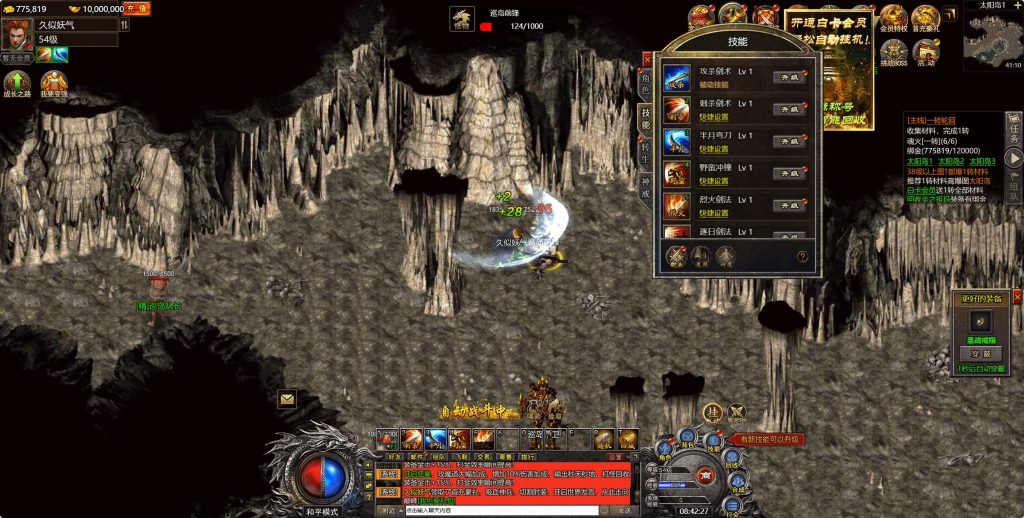The width and height of the screenshot is (1024, 518).
Task: Open the mail envelope icon
Action: click(x=287, y=398)
